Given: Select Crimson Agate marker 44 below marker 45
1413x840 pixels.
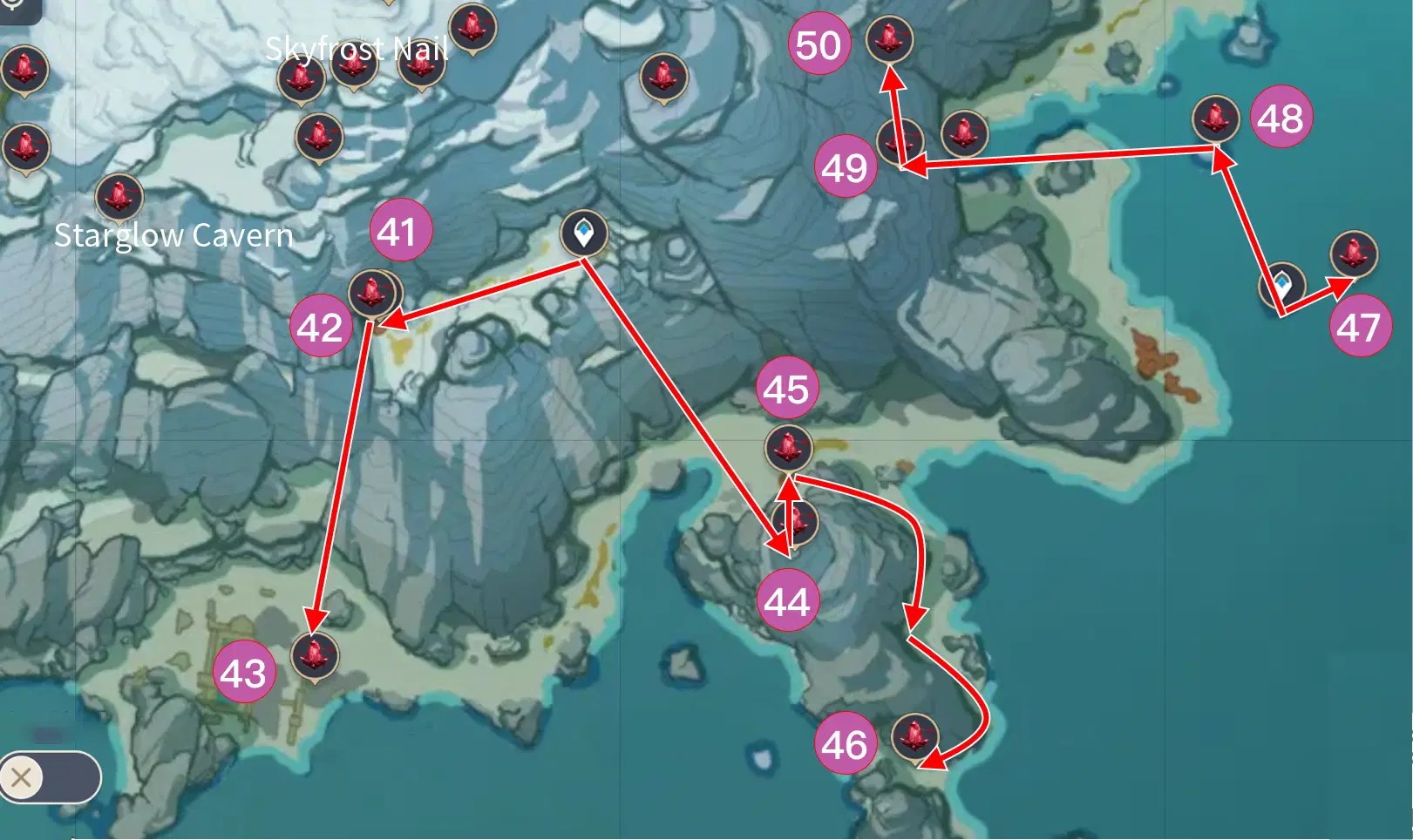Looking at the screenshot, I should (x=795, y=521).
